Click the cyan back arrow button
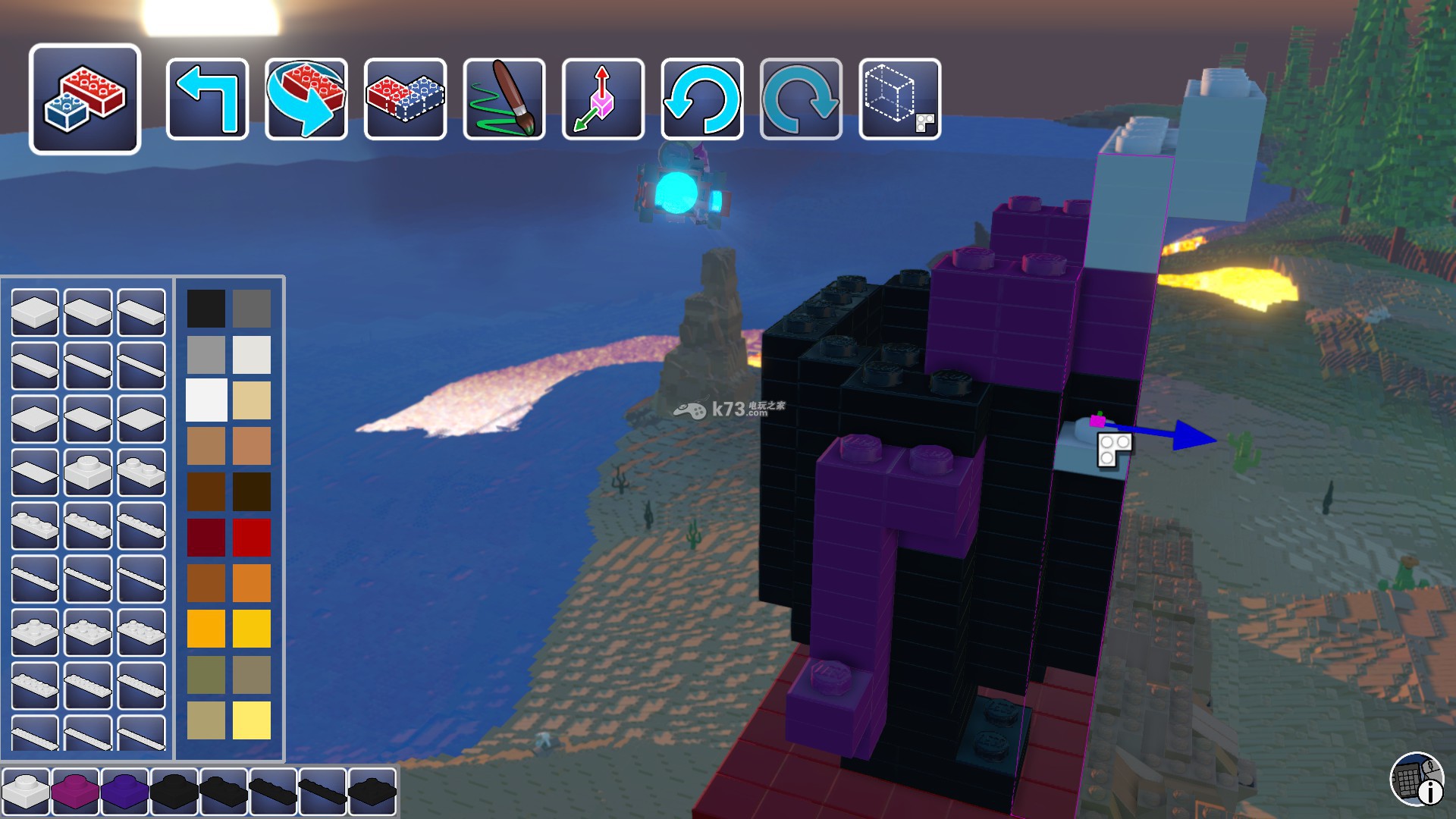Screen dimensions: 1456x819 click(x=207, y=99)
